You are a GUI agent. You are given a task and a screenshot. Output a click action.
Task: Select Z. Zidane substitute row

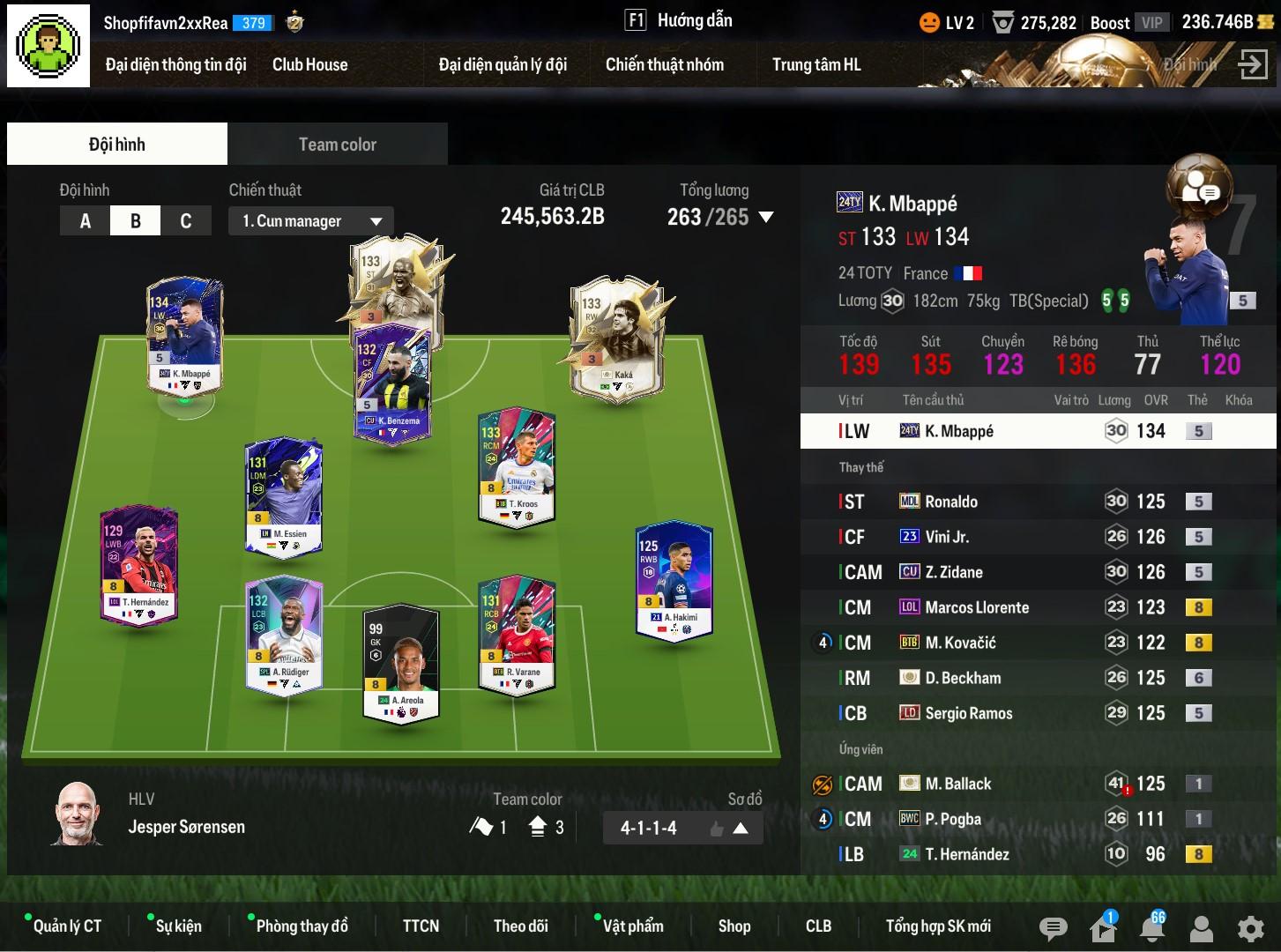[953, 572]
